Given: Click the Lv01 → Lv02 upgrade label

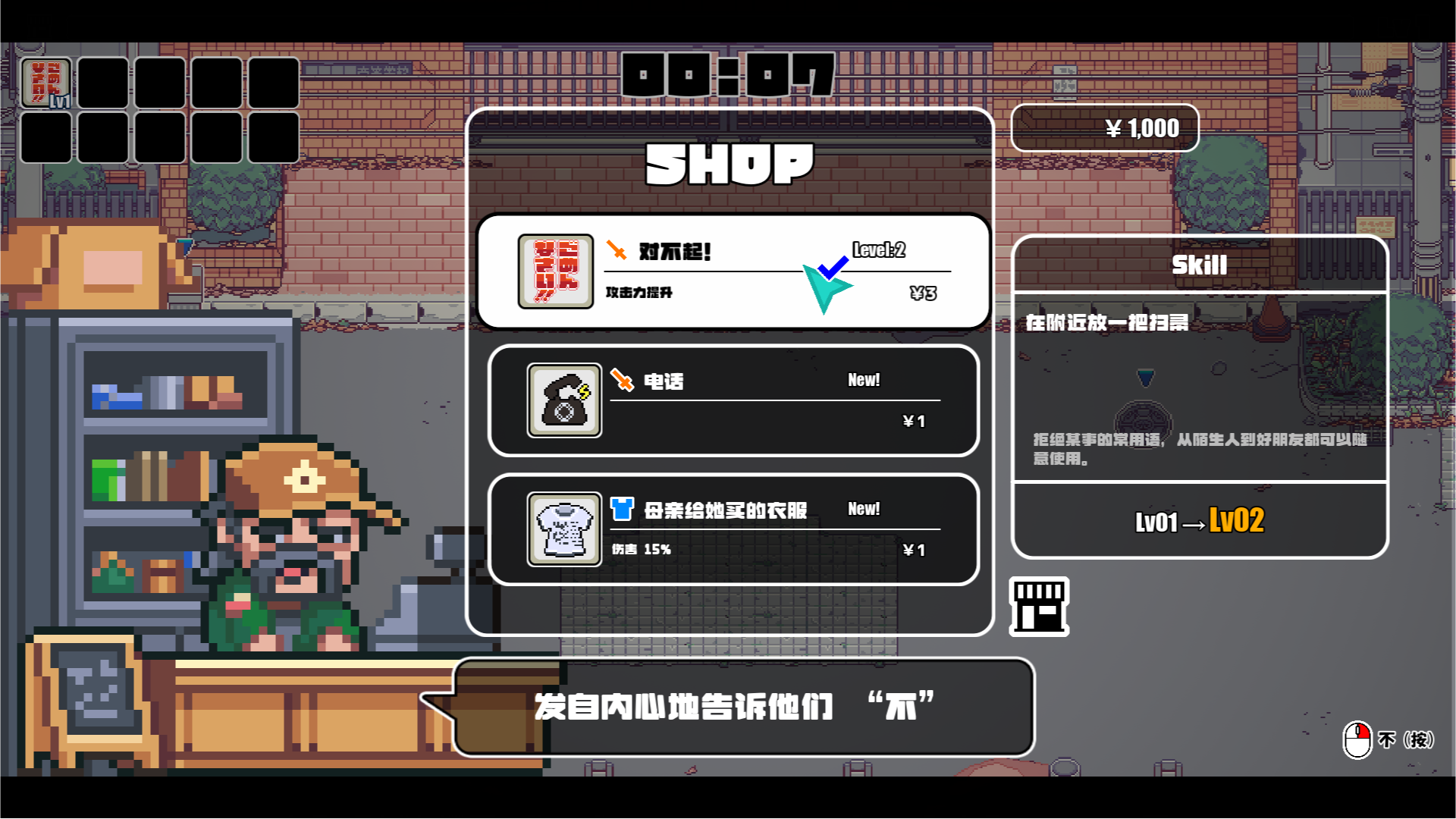Looking at the screenshot, I should [x=1198, y=522].
